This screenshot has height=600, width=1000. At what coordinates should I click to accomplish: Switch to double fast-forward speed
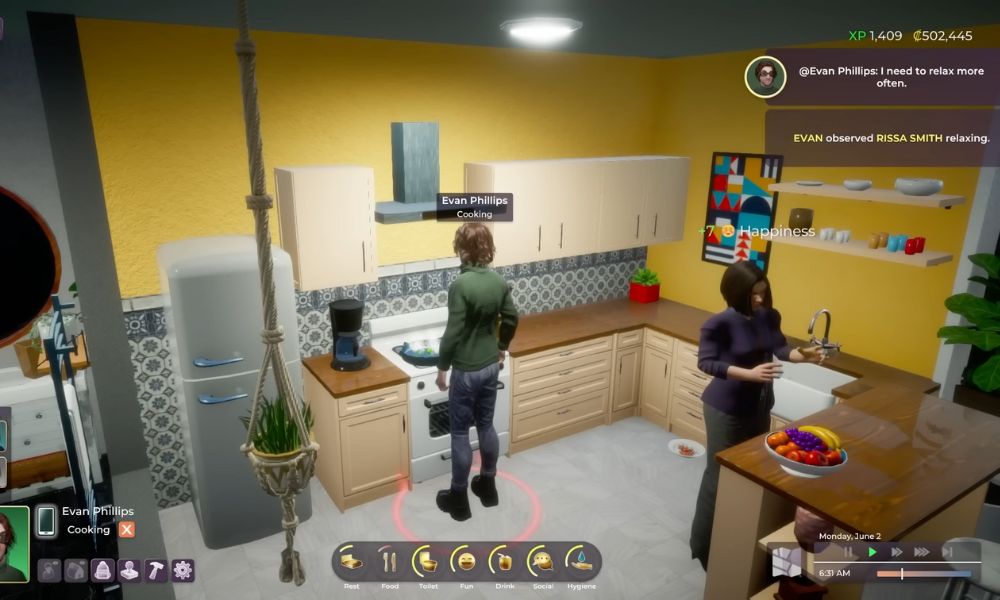tap(897, 551)
